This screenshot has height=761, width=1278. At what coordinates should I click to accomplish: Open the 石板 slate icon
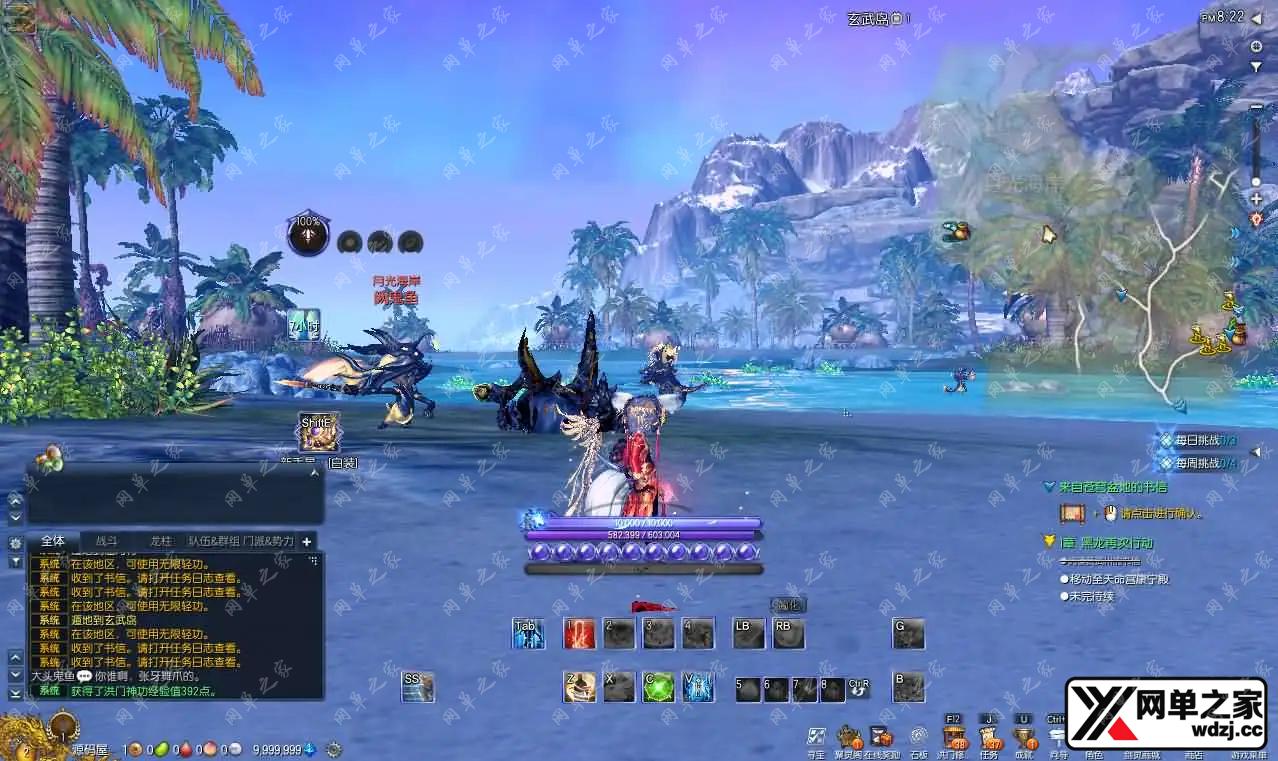(x=918, y=739)
